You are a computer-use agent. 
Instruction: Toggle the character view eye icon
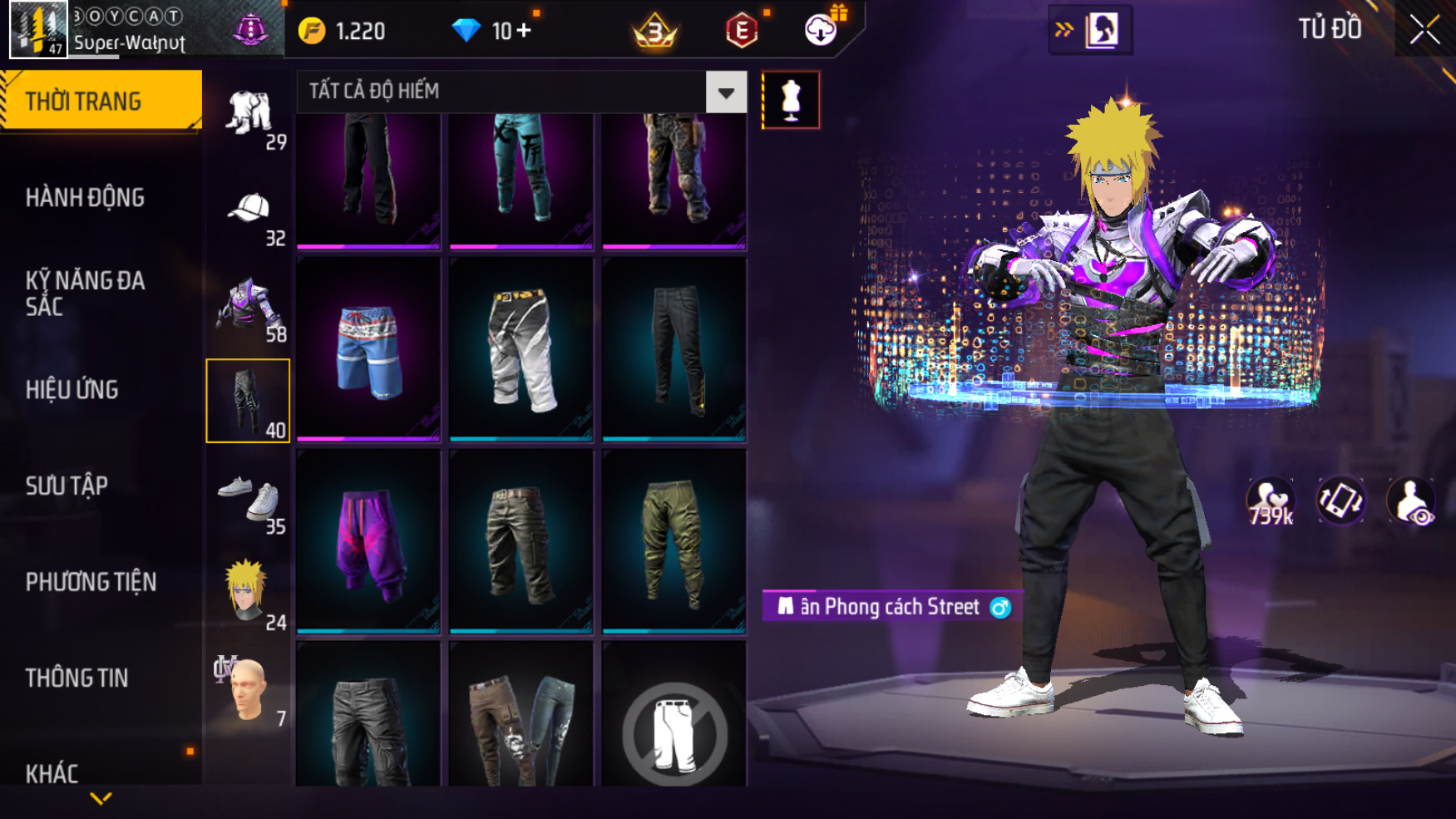[x=1410, y=501]
